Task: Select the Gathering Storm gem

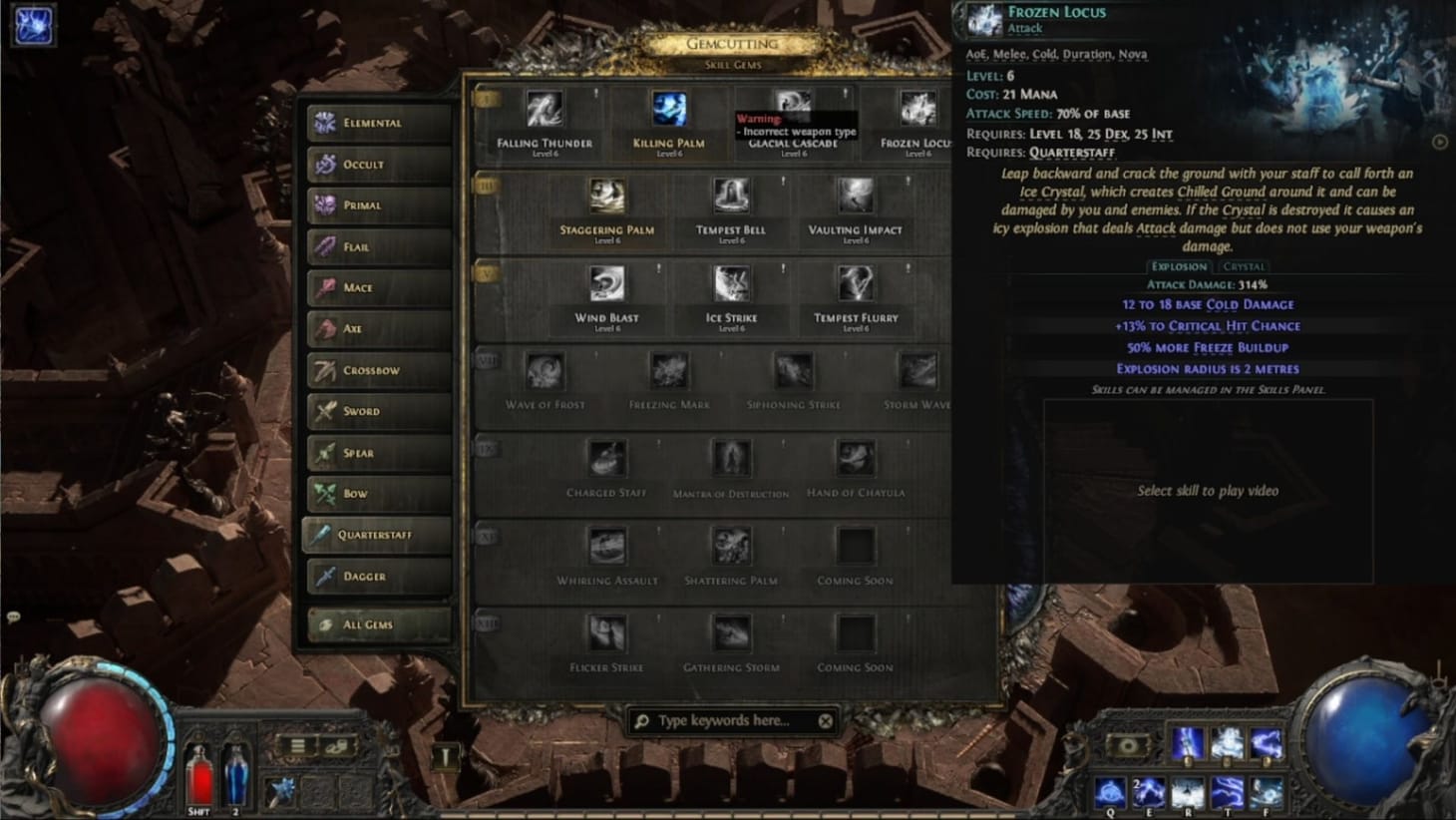Action: click(x=730, y=634)
